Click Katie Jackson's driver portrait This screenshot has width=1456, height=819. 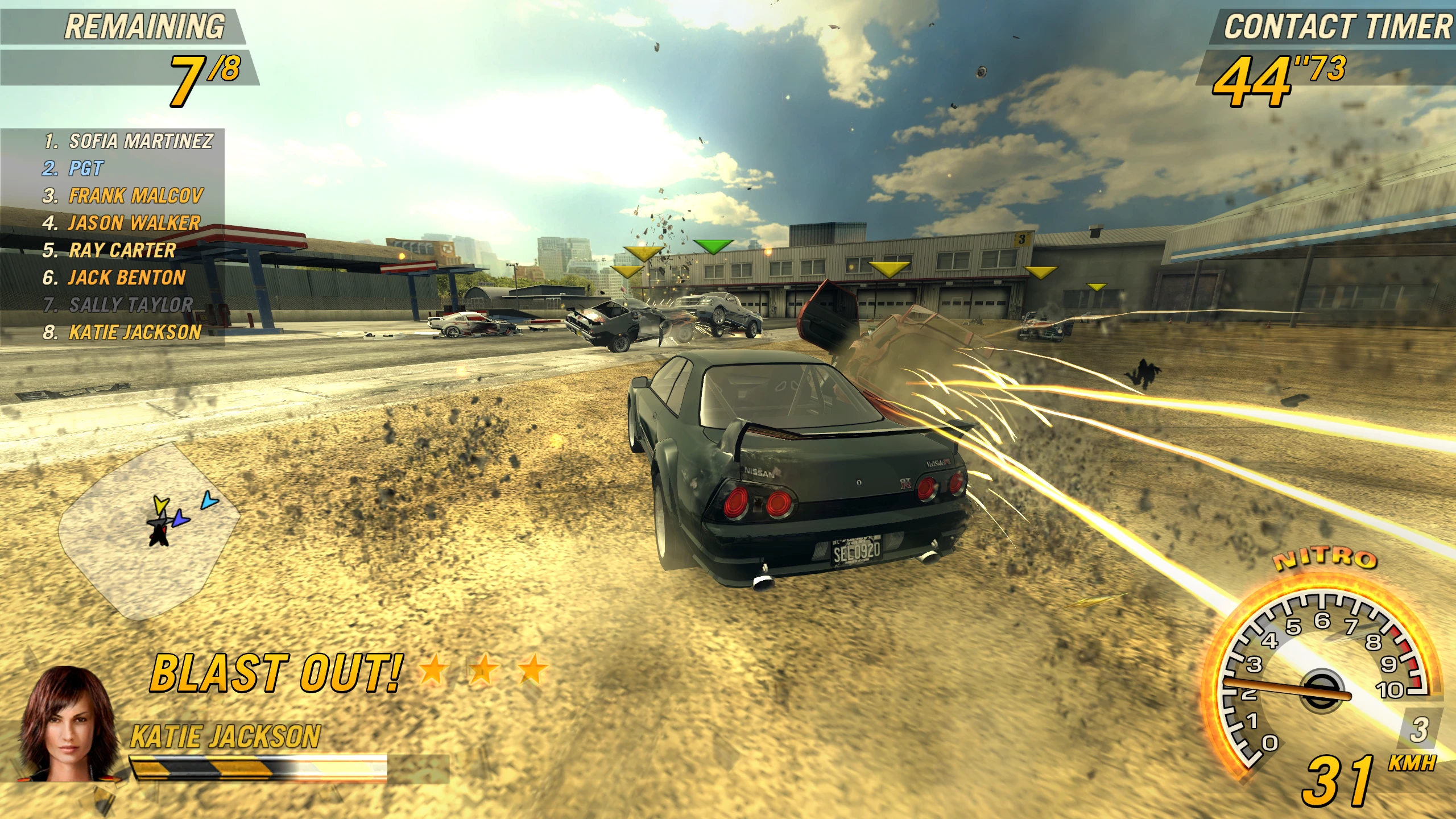click(x=67, y=725)
